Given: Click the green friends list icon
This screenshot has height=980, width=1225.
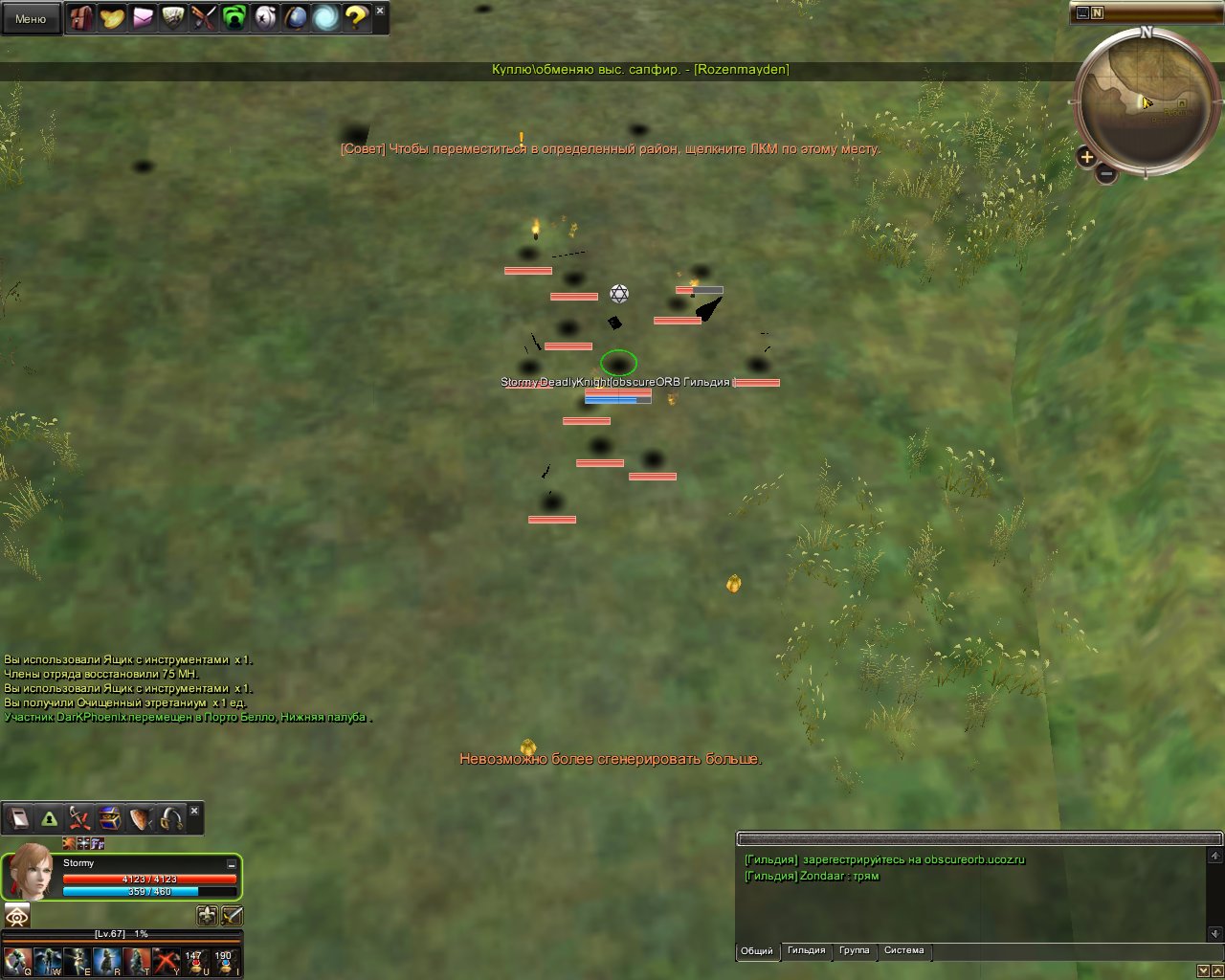Looking at the screenshot, I should pos(234,18).
